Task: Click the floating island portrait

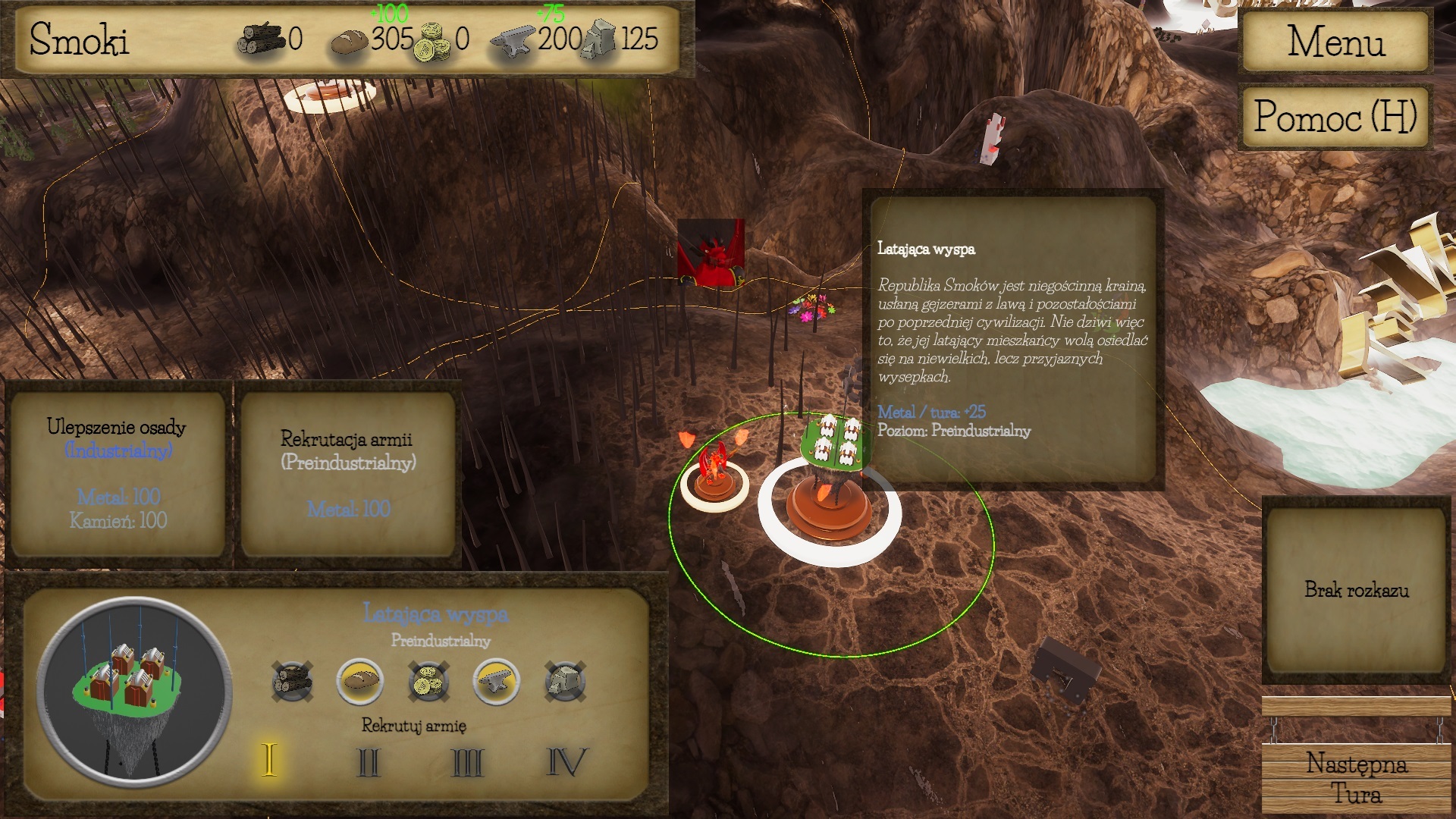Action: [x=133, y=692]
